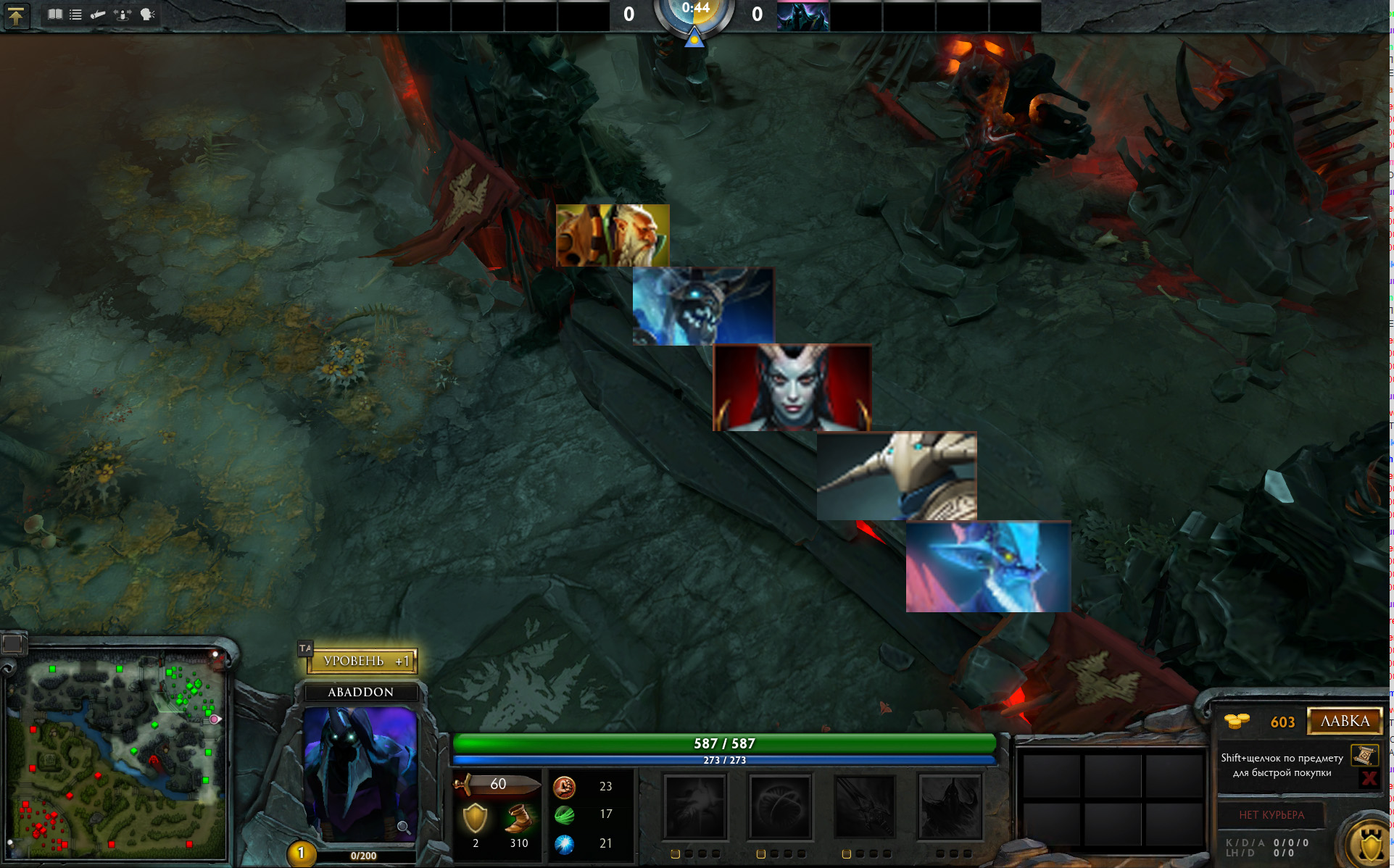This screenshot has width=1394, height=868.
Task: Click the enemy hero portrait in top bar
Action: 802,16
